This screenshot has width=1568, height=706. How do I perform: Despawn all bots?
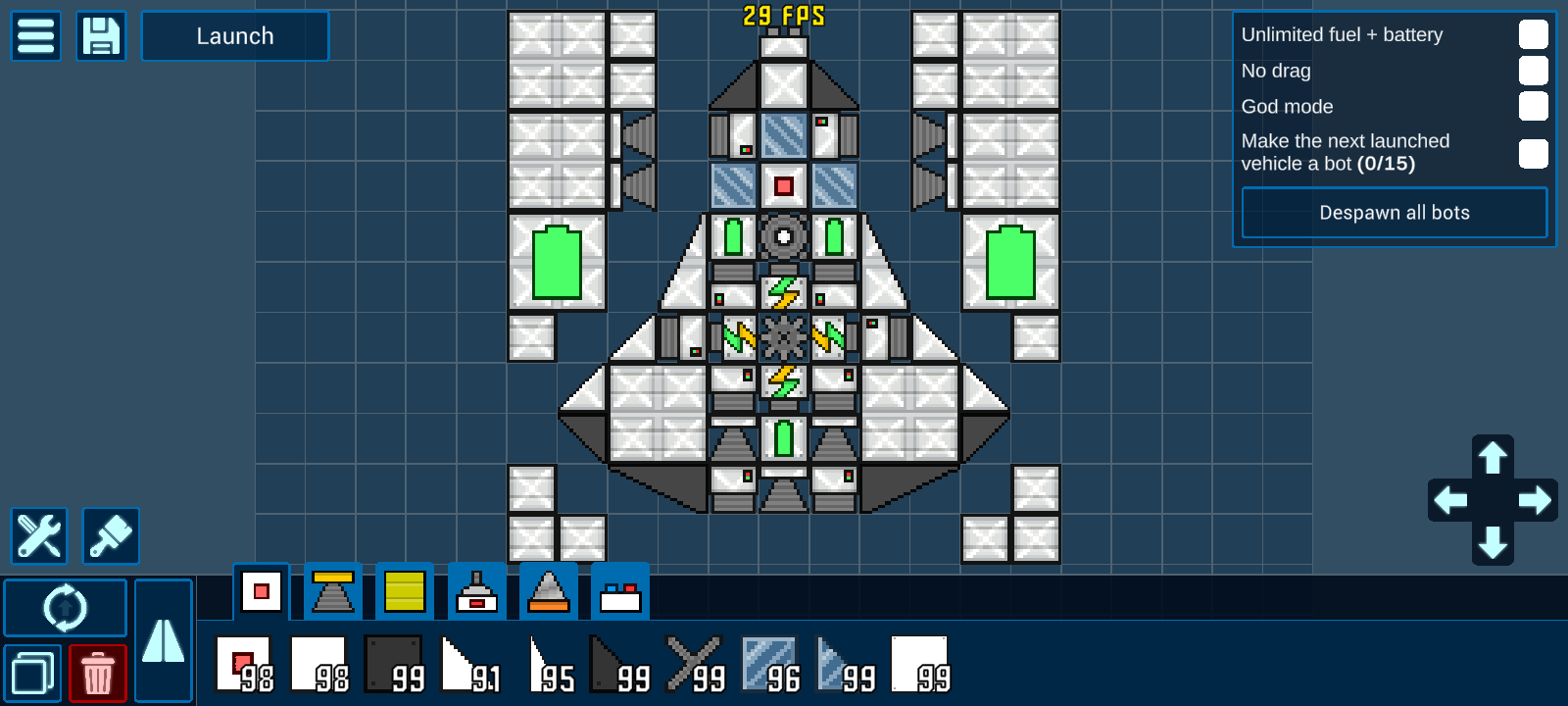[1394, 213]
